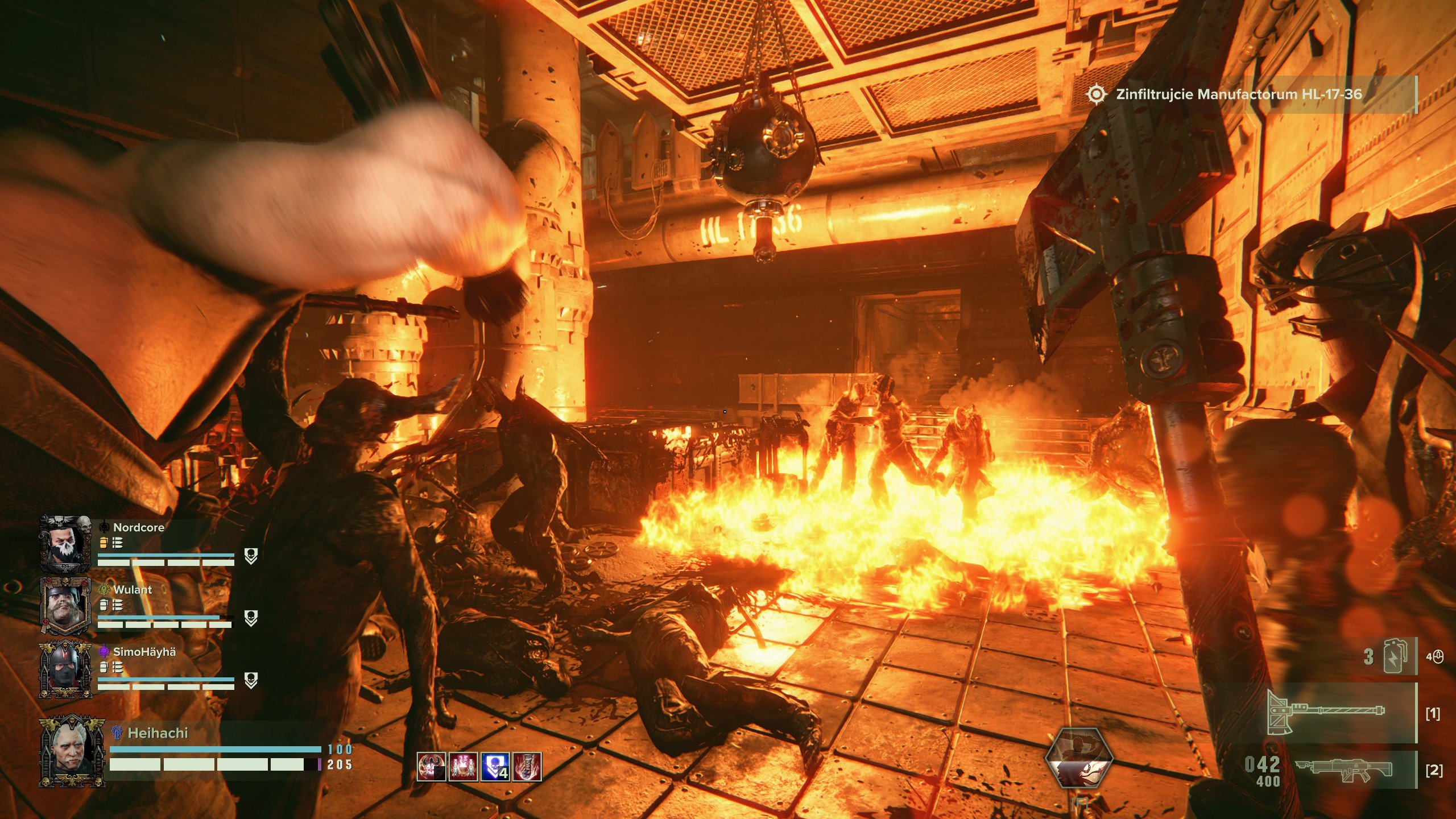Click Heihachi's white-haired player portrait
The height and width of the screenshot is (819, 1456).
(72, 751)
